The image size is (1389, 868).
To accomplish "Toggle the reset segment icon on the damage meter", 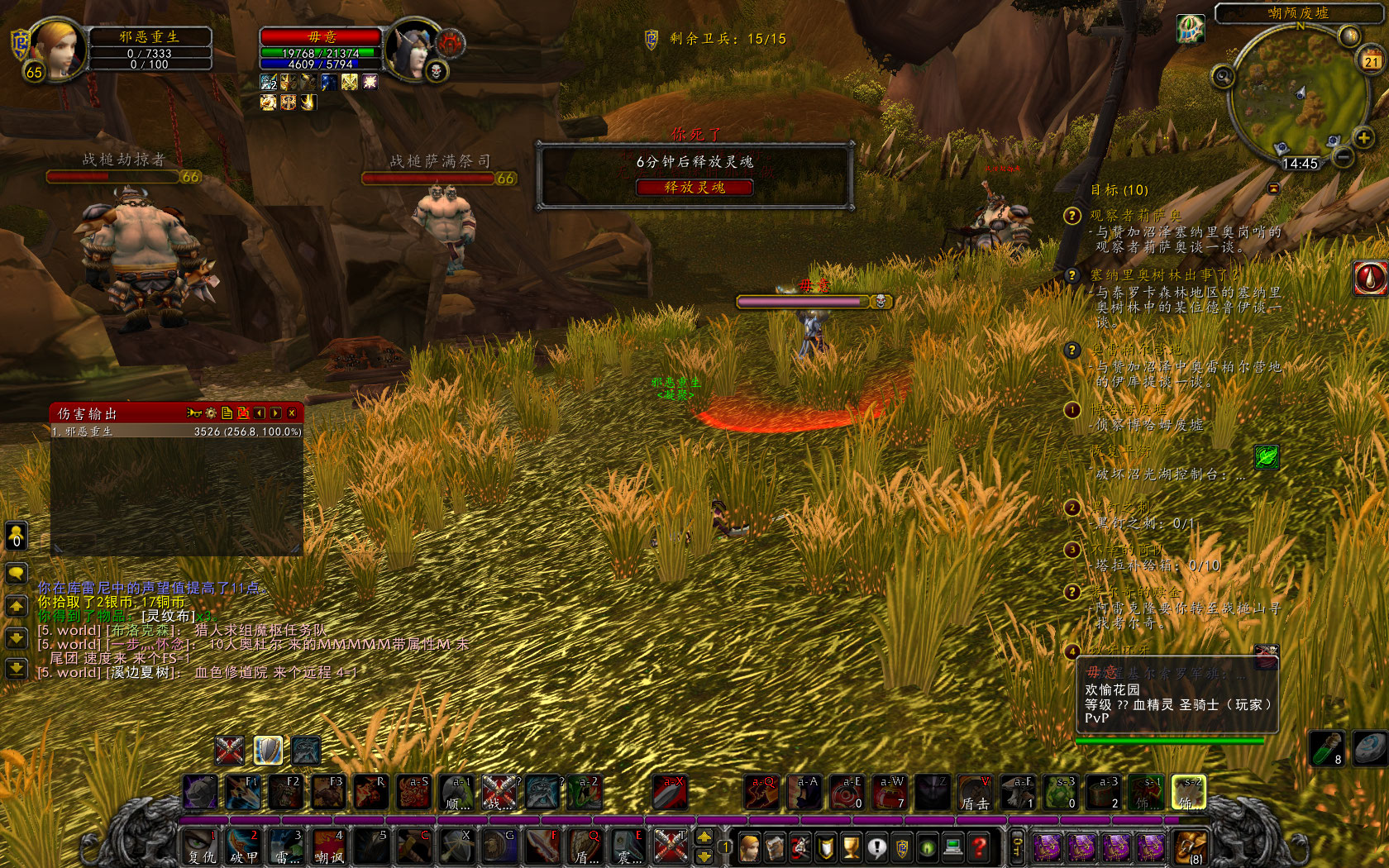I will point(243,413).
